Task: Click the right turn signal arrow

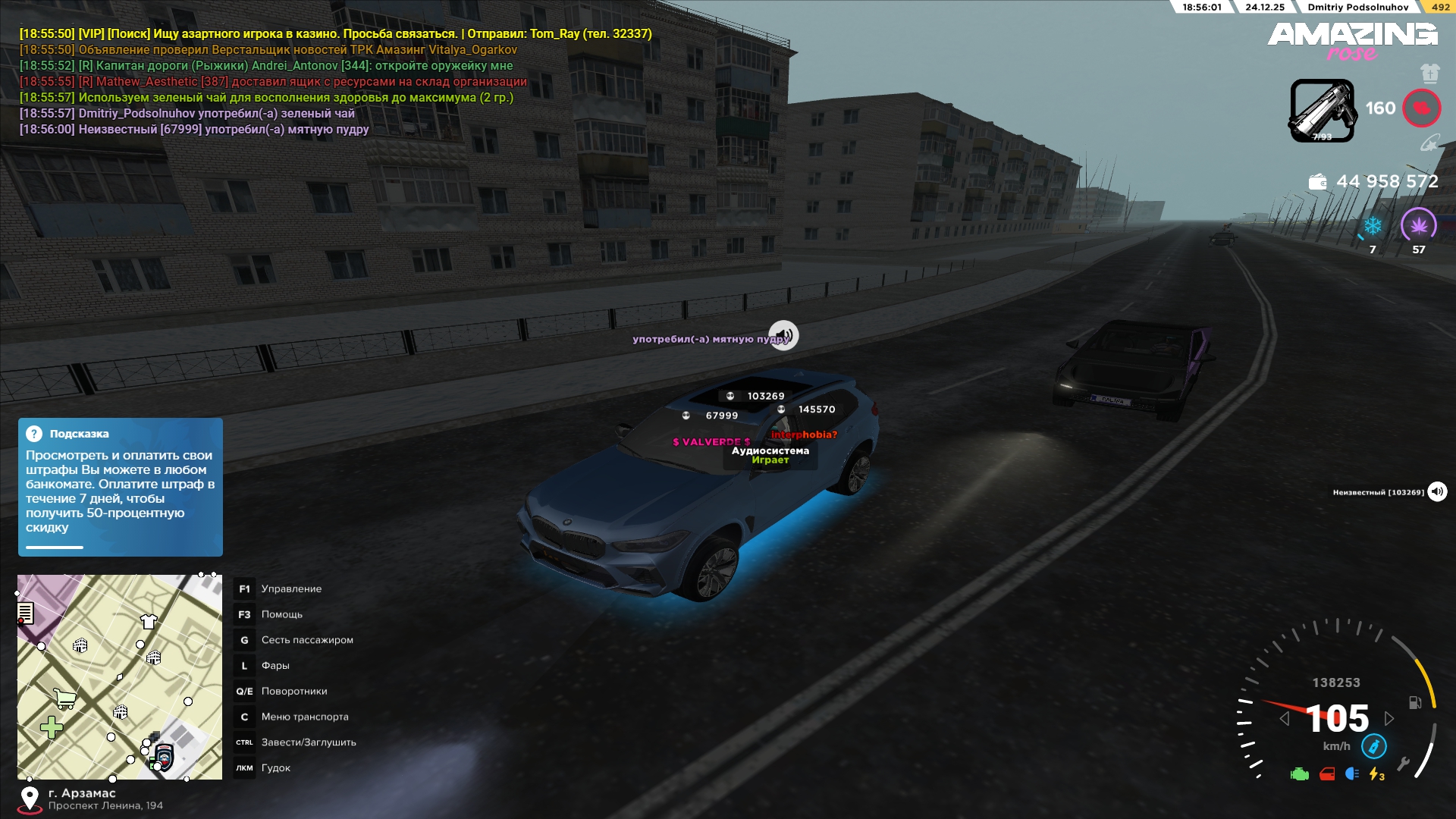Action: pyautogui.click(x=1389, y=718)
